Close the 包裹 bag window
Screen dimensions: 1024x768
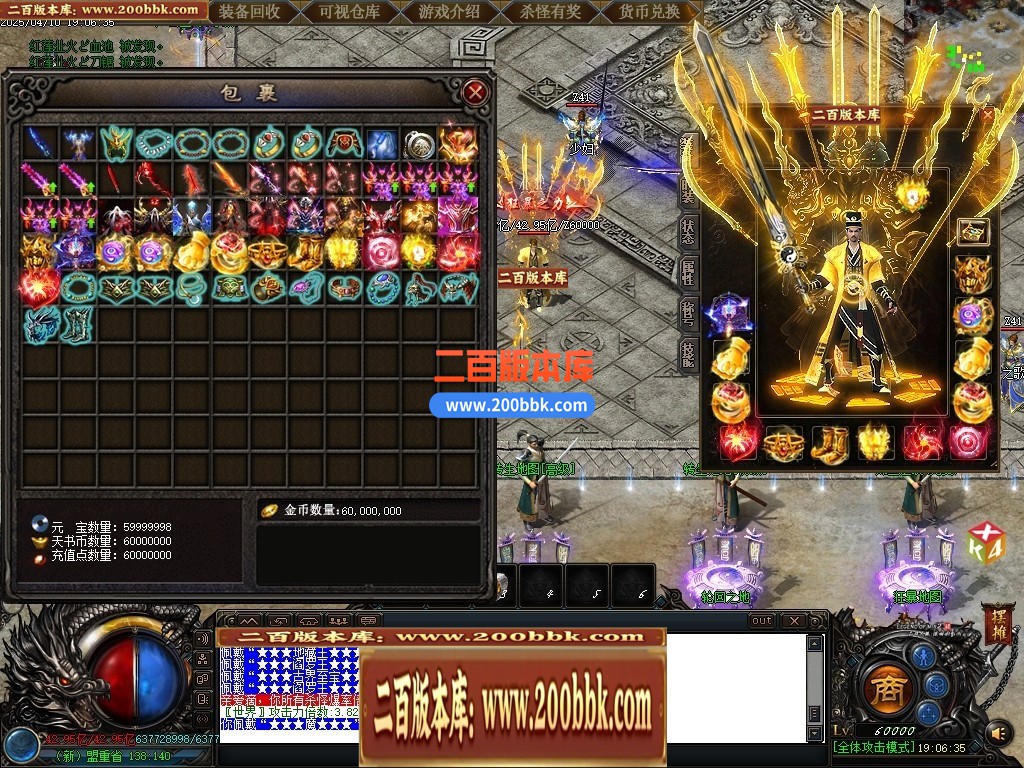[476, 93]
